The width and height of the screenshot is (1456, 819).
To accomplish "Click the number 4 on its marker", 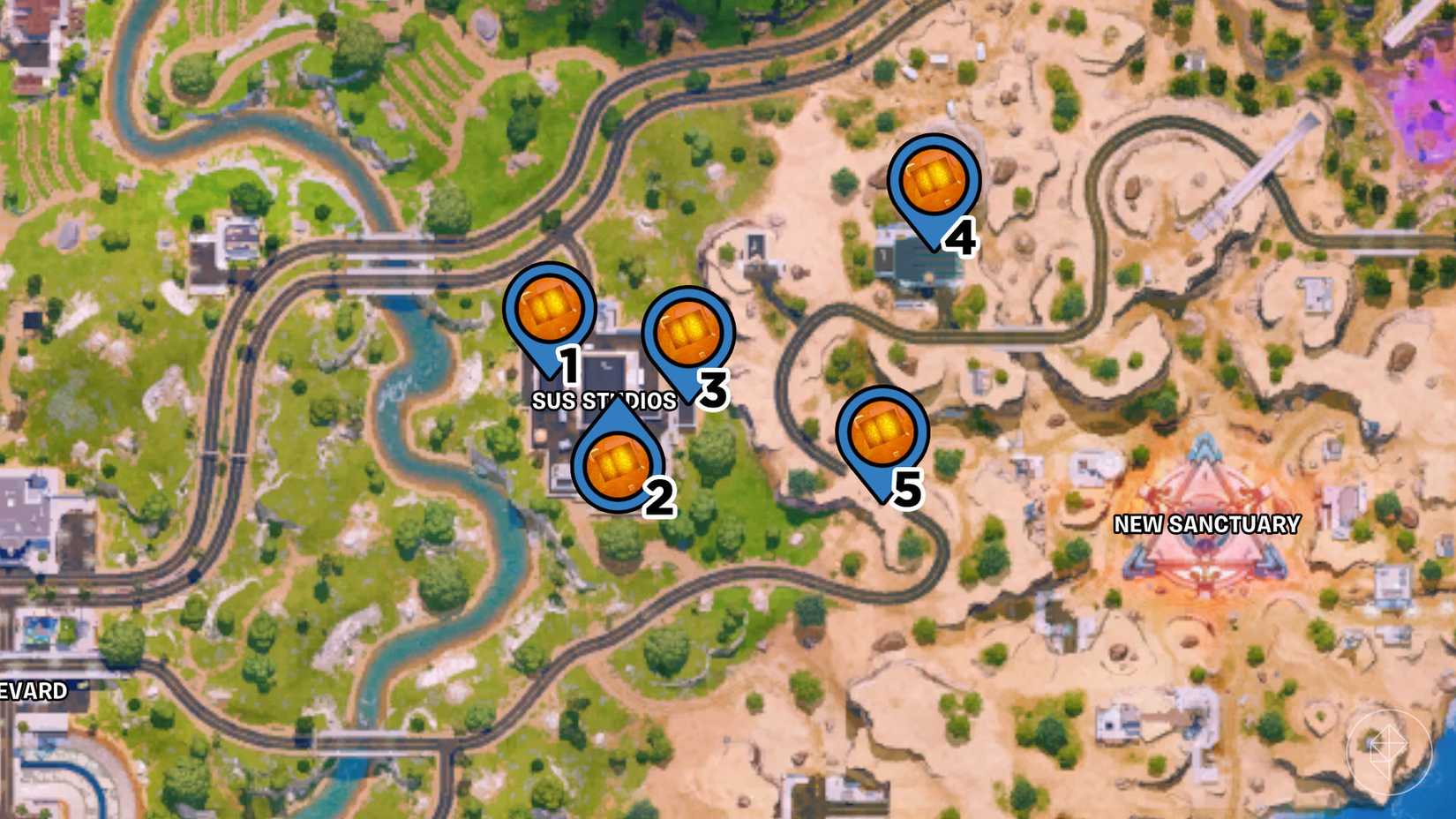I will pos(962,237).
